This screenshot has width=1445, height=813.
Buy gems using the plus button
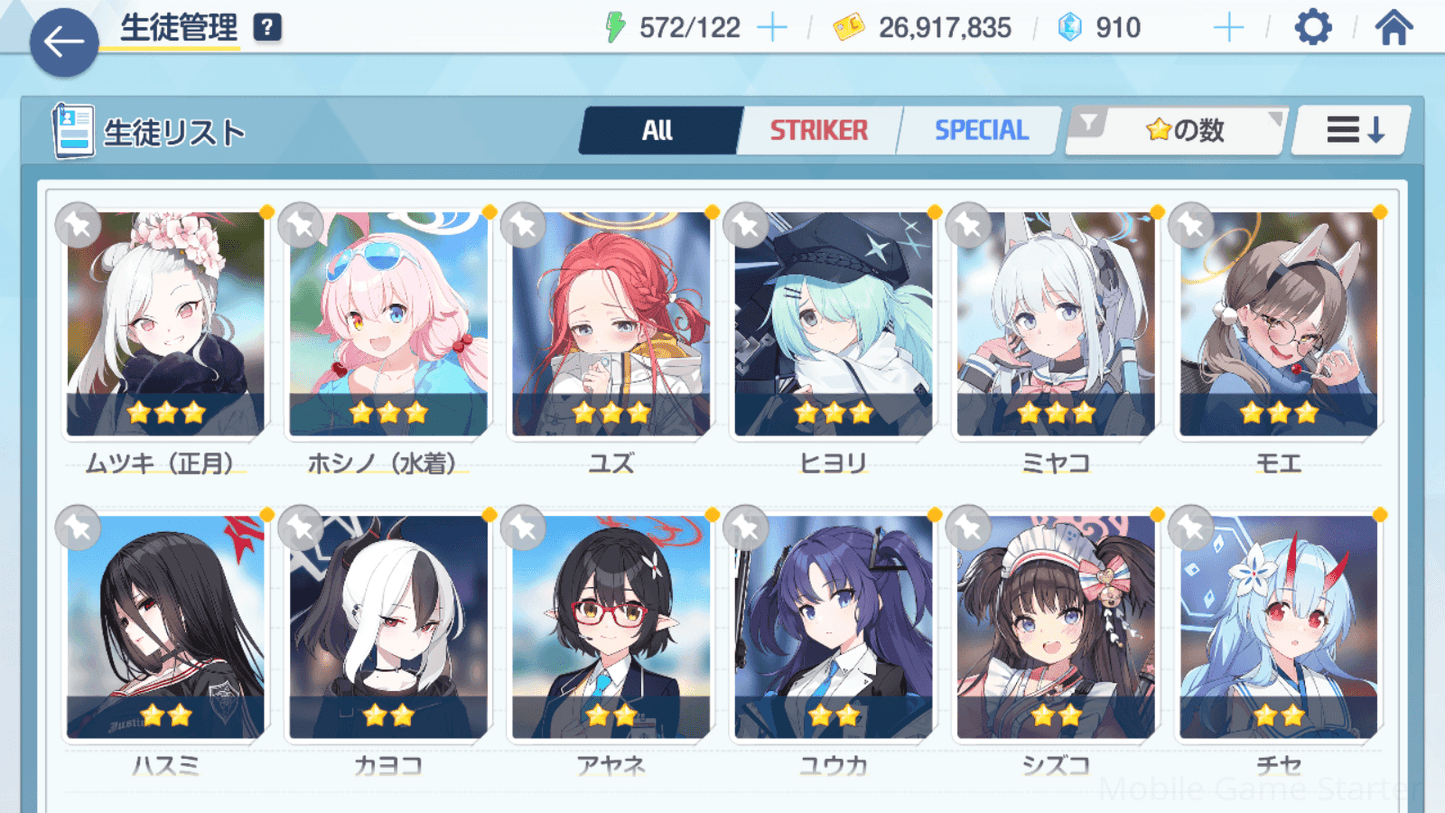click(1228, 28)
